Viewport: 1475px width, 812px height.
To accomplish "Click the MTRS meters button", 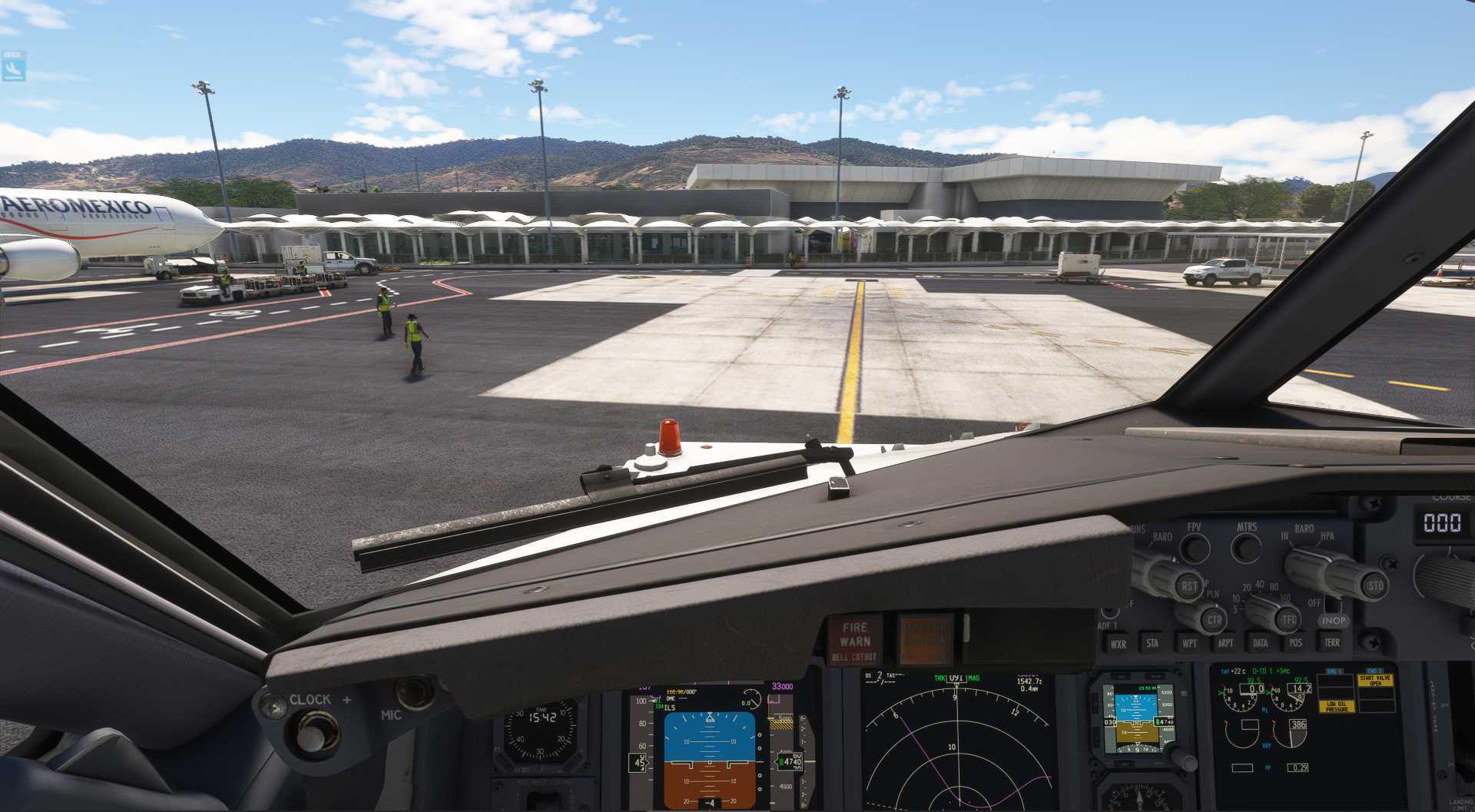I will tap(1246, 548).
